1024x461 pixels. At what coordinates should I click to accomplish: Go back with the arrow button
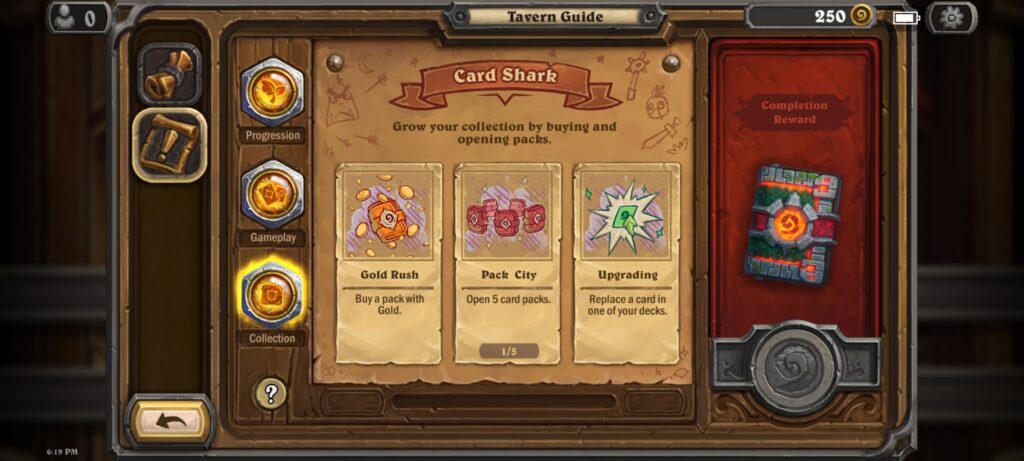pyautogui.click(x=170, y=421)
